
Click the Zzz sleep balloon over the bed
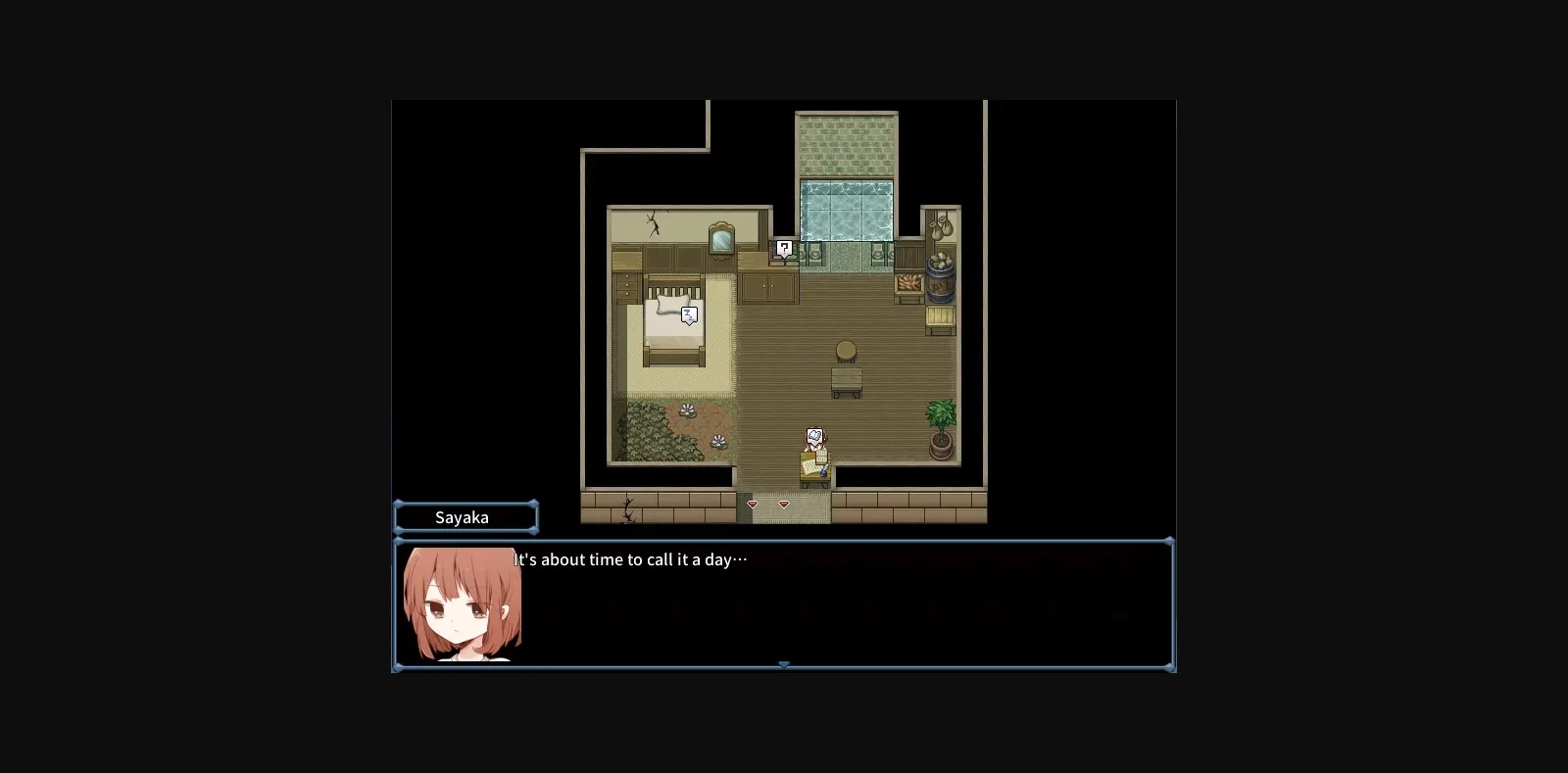(x=689, y=314)
